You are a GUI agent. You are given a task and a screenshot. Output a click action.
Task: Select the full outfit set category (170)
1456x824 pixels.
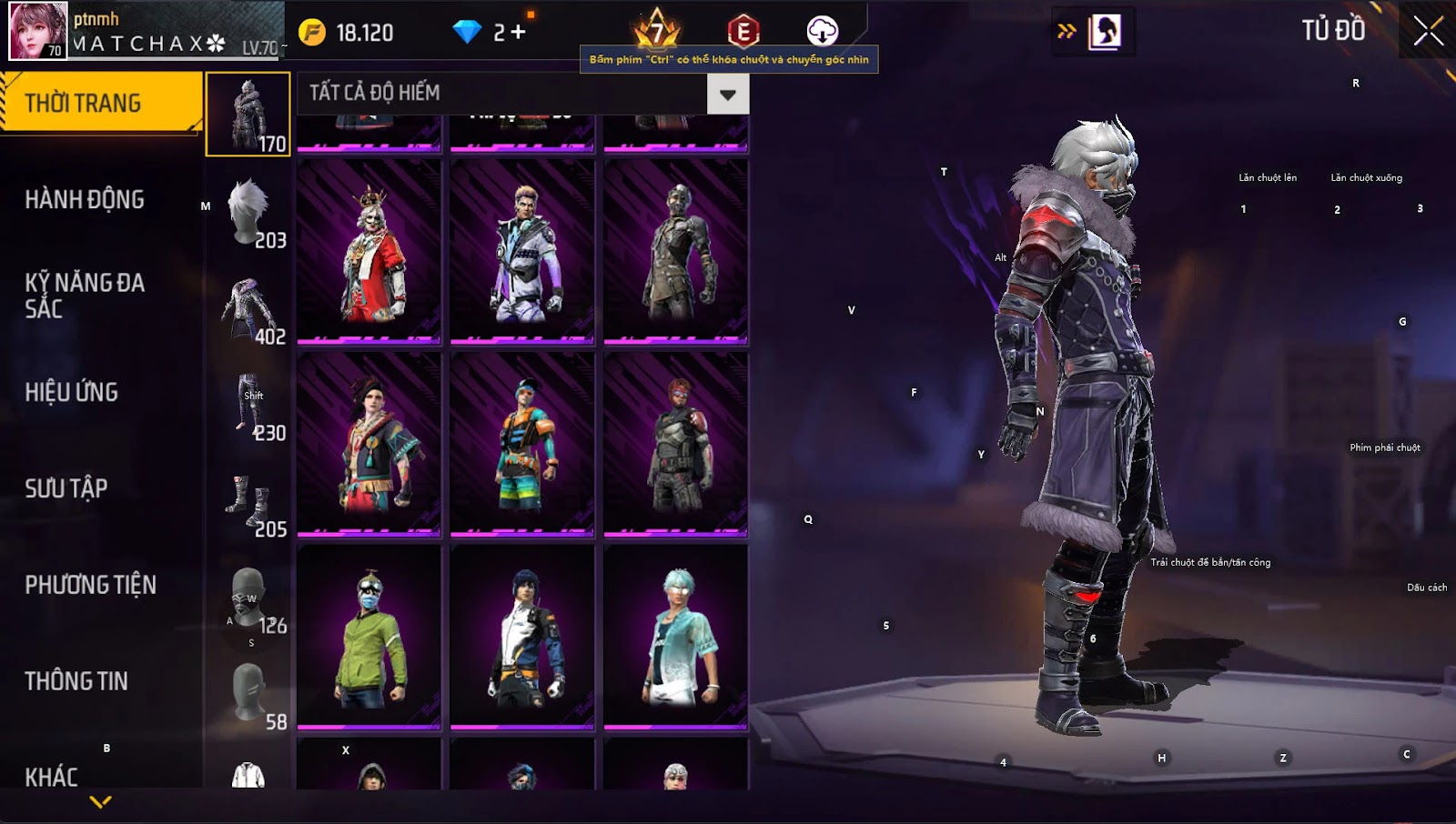248,115
